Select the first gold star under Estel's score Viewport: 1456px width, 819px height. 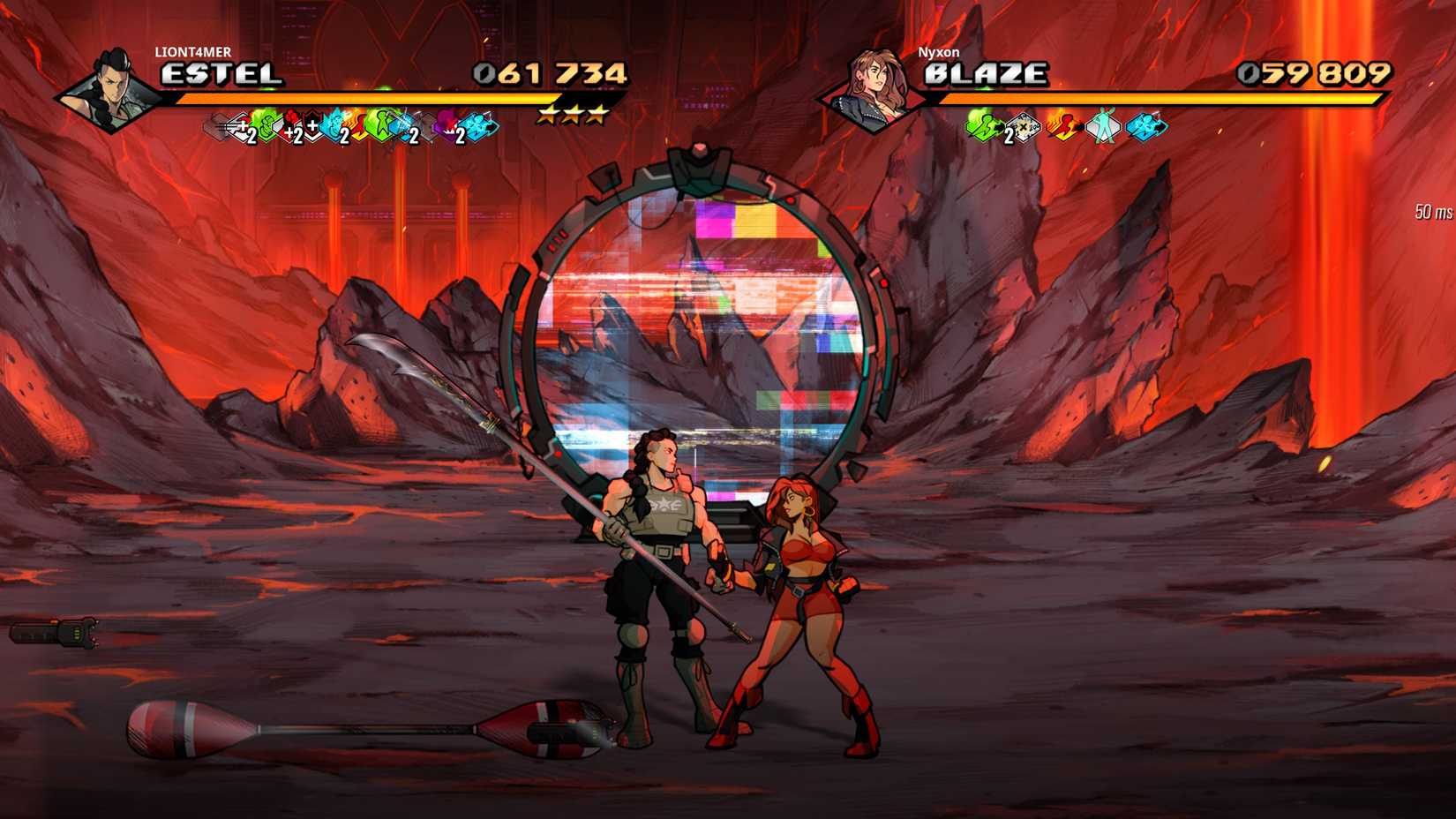coord(547,115)
